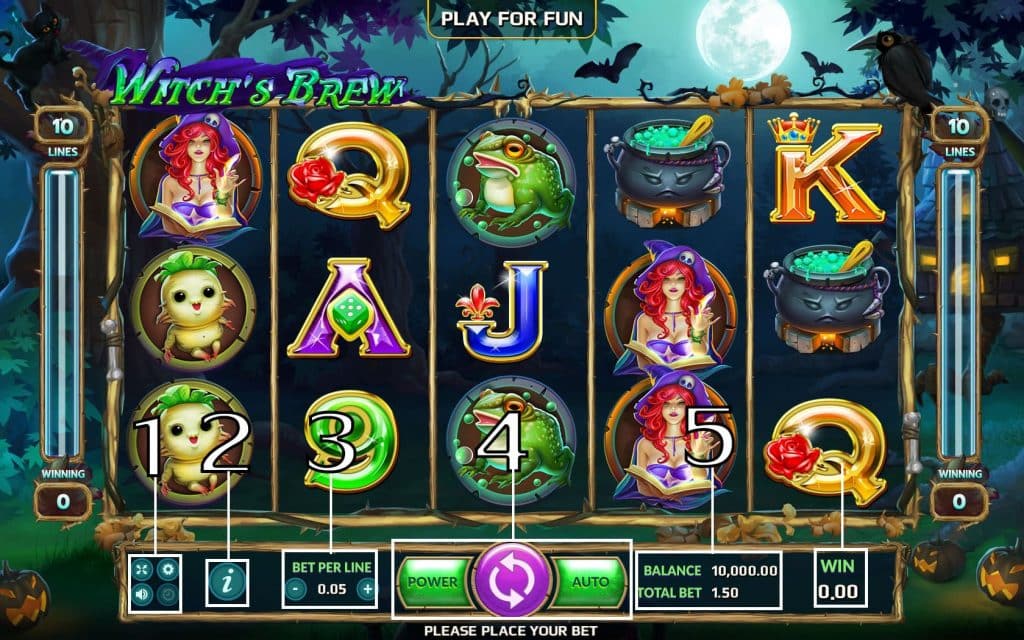Increase bet per line with plus
Screen dimensions: 1024x640
pos(367,589)
